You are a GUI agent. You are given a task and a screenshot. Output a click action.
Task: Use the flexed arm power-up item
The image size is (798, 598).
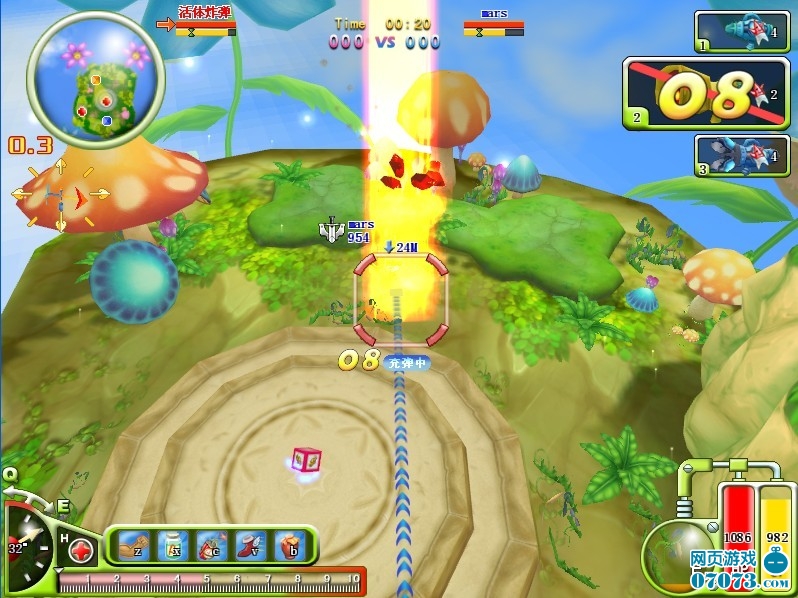click(x=133, y=546)
